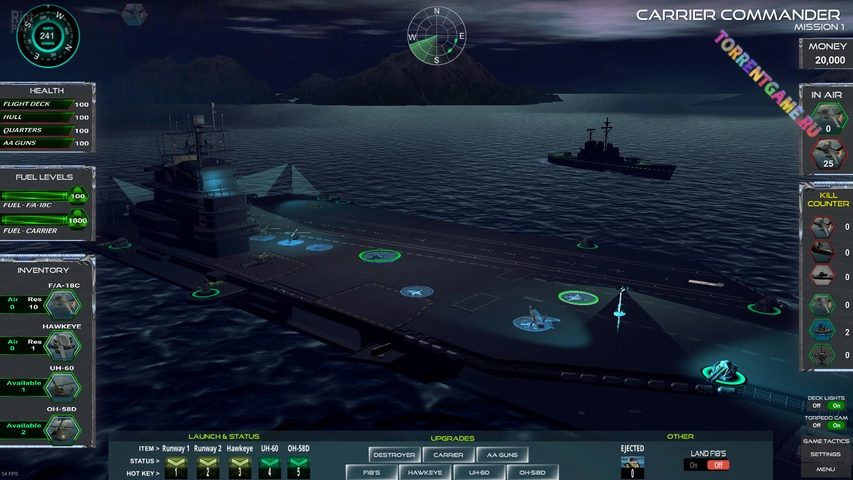Open Game Tactics
Viewport: 853px width, 480px height.
pyautogui.click(x=826, y=441)
